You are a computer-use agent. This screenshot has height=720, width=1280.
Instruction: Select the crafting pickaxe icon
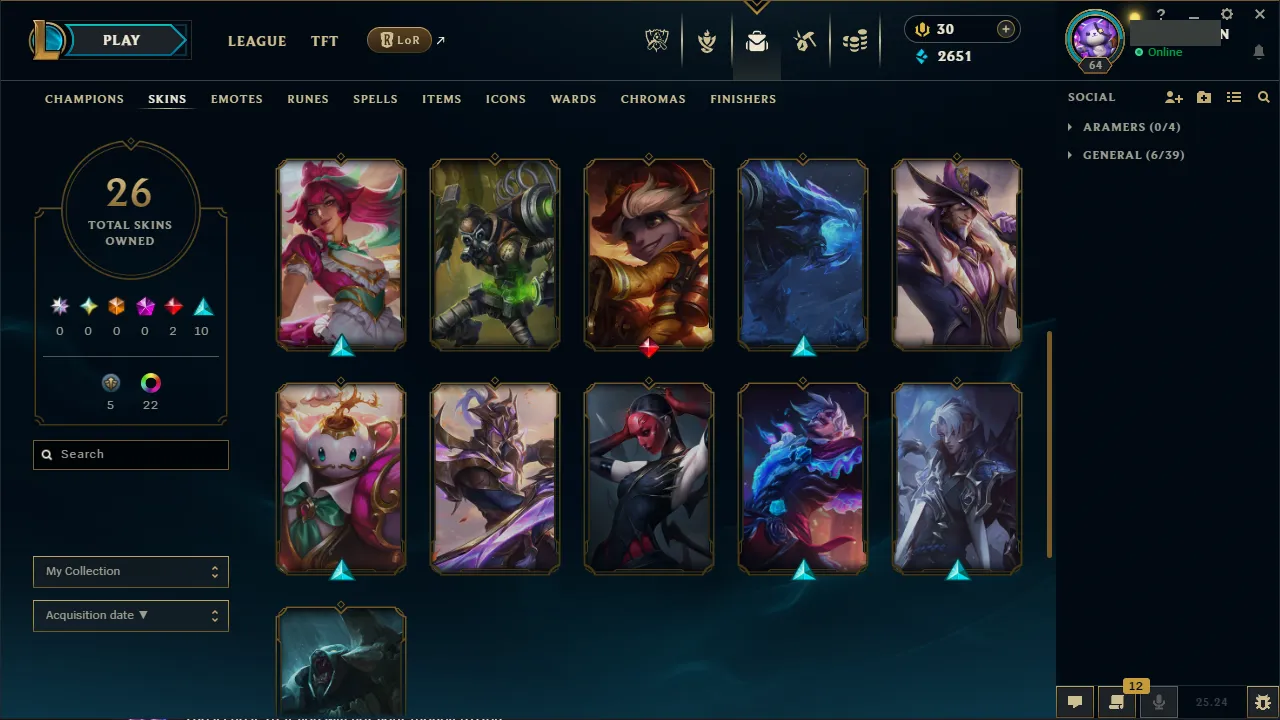point(805,41)
